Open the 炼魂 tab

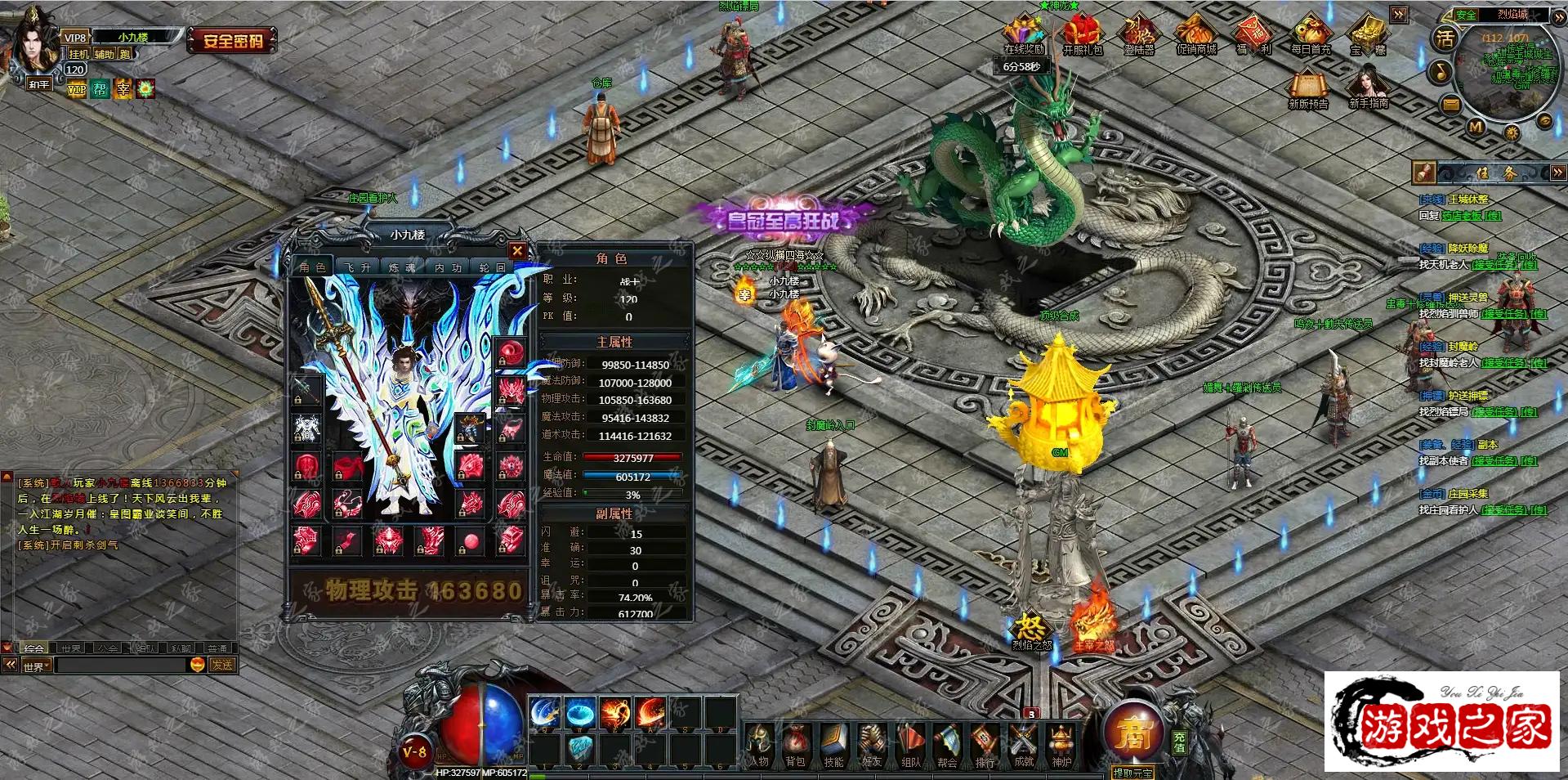(x=402, y=267)
